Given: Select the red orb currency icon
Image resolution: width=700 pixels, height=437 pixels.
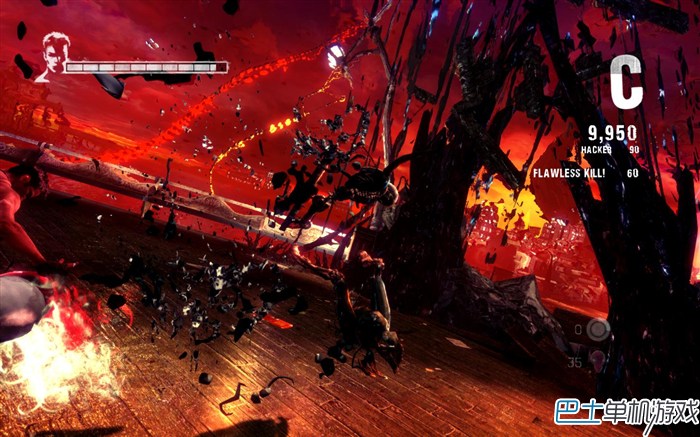Looking at the screenshot, I should [598, 360].
